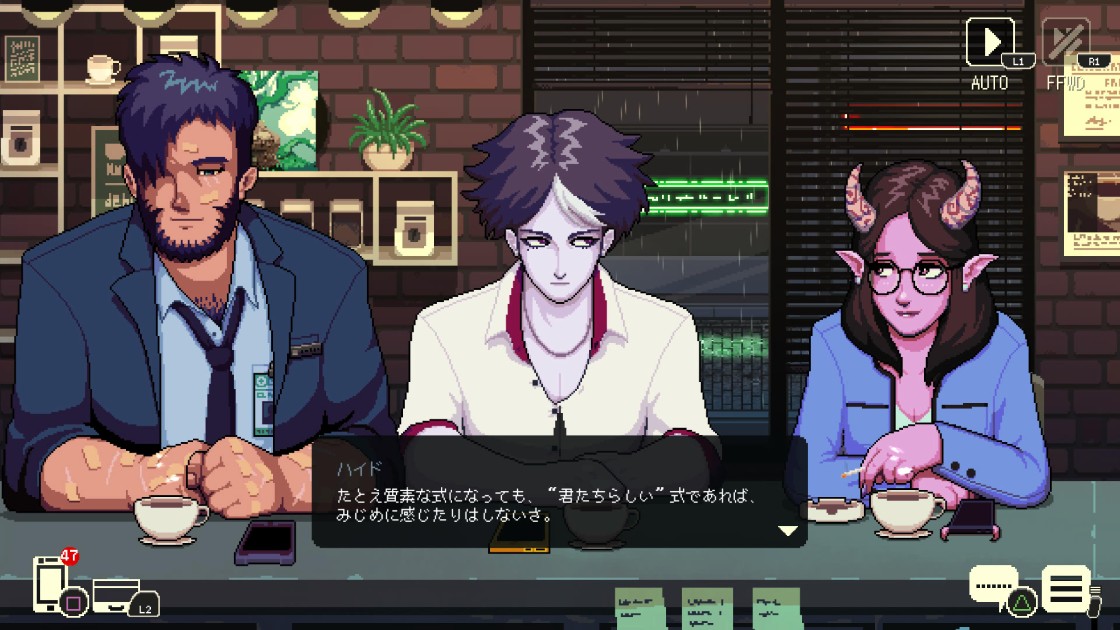The image size is (1120, 630).
Task: Advance dialogue with the white down arrow
Action: coord(789,530)
